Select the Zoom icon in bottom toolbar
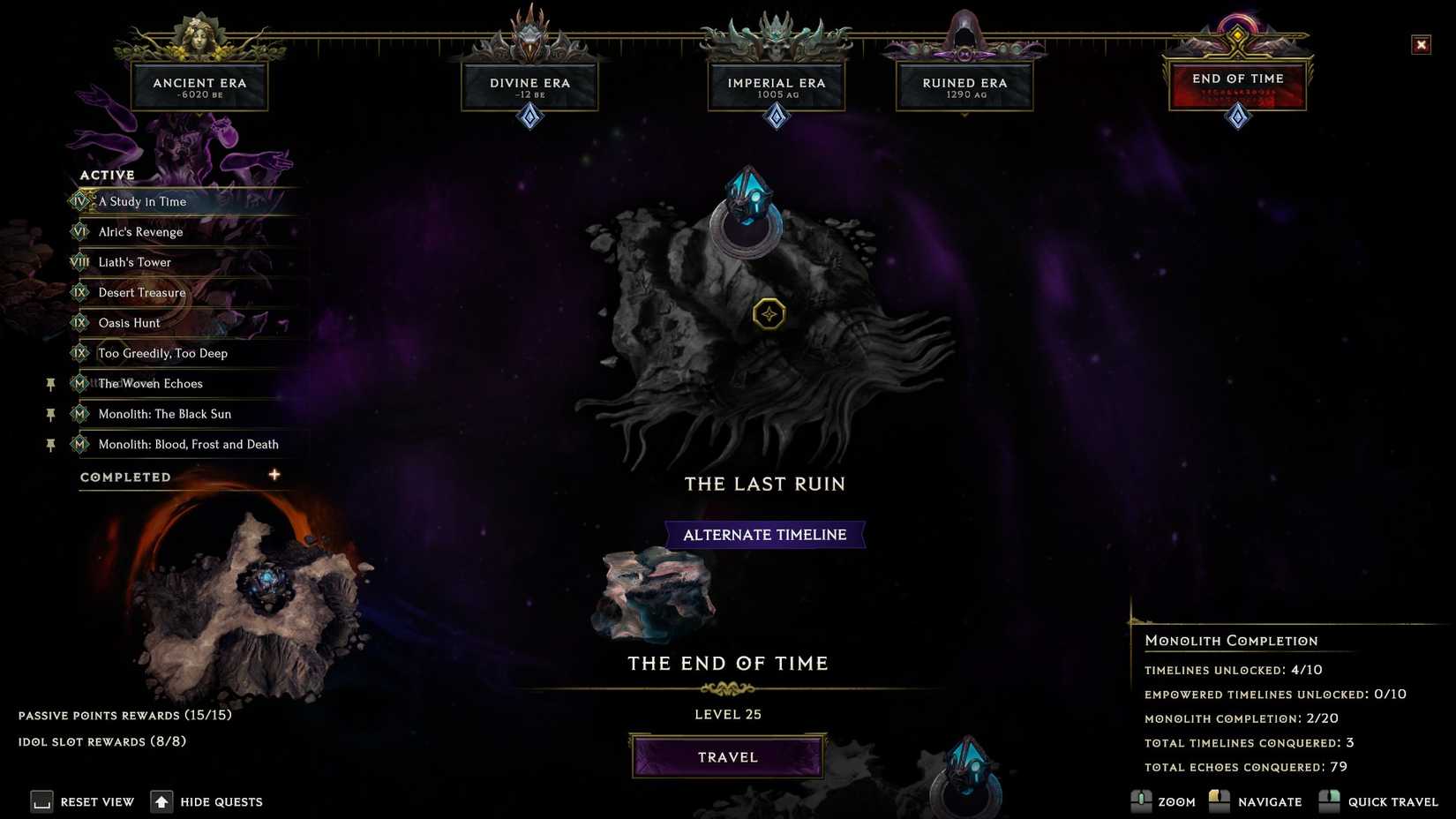Viewport: 1456px width, 819px height. coord(1141,801)
